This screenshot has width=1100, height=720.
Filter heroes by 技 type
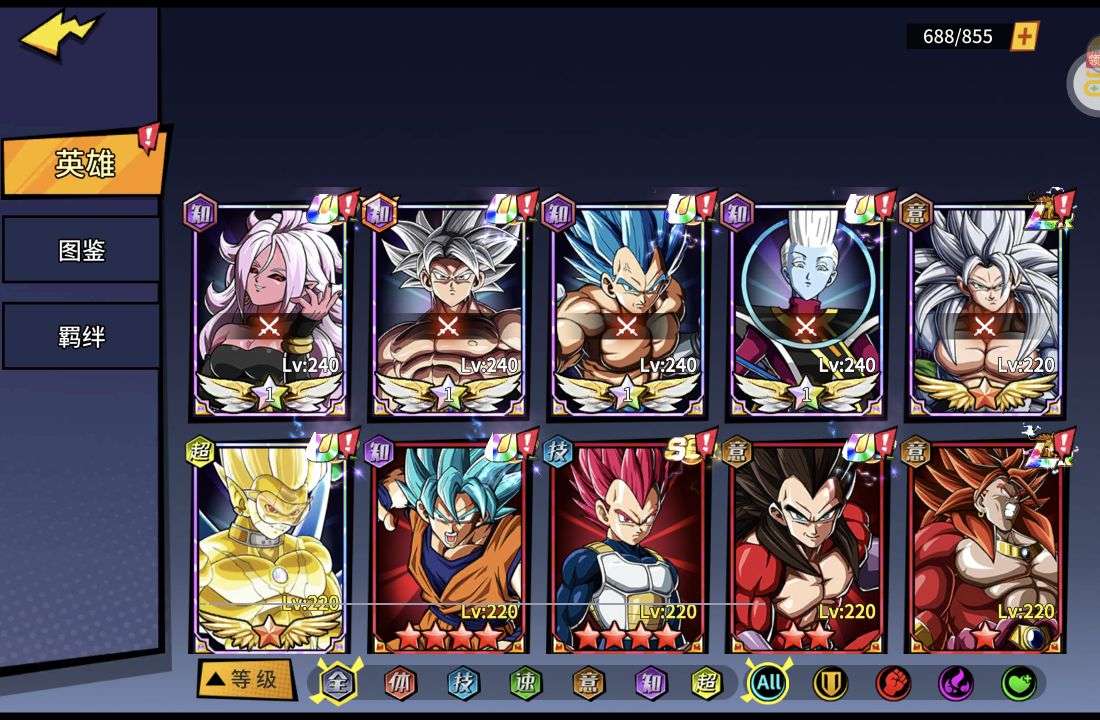click(x=462, y=683)
